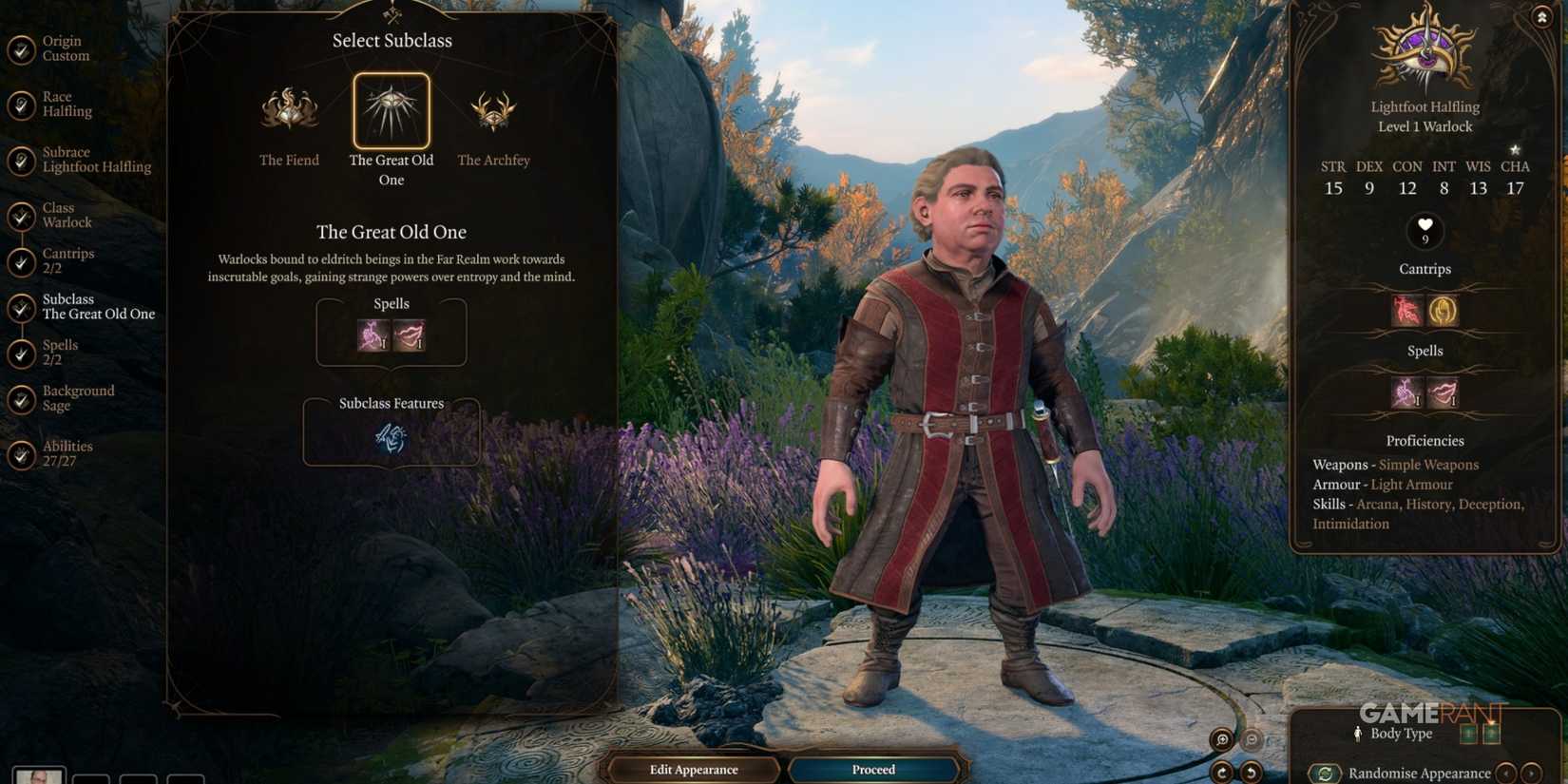Click The Great Old One subclass icon
This screenshot has width=1568, height=784.
[x=391, y=109]
